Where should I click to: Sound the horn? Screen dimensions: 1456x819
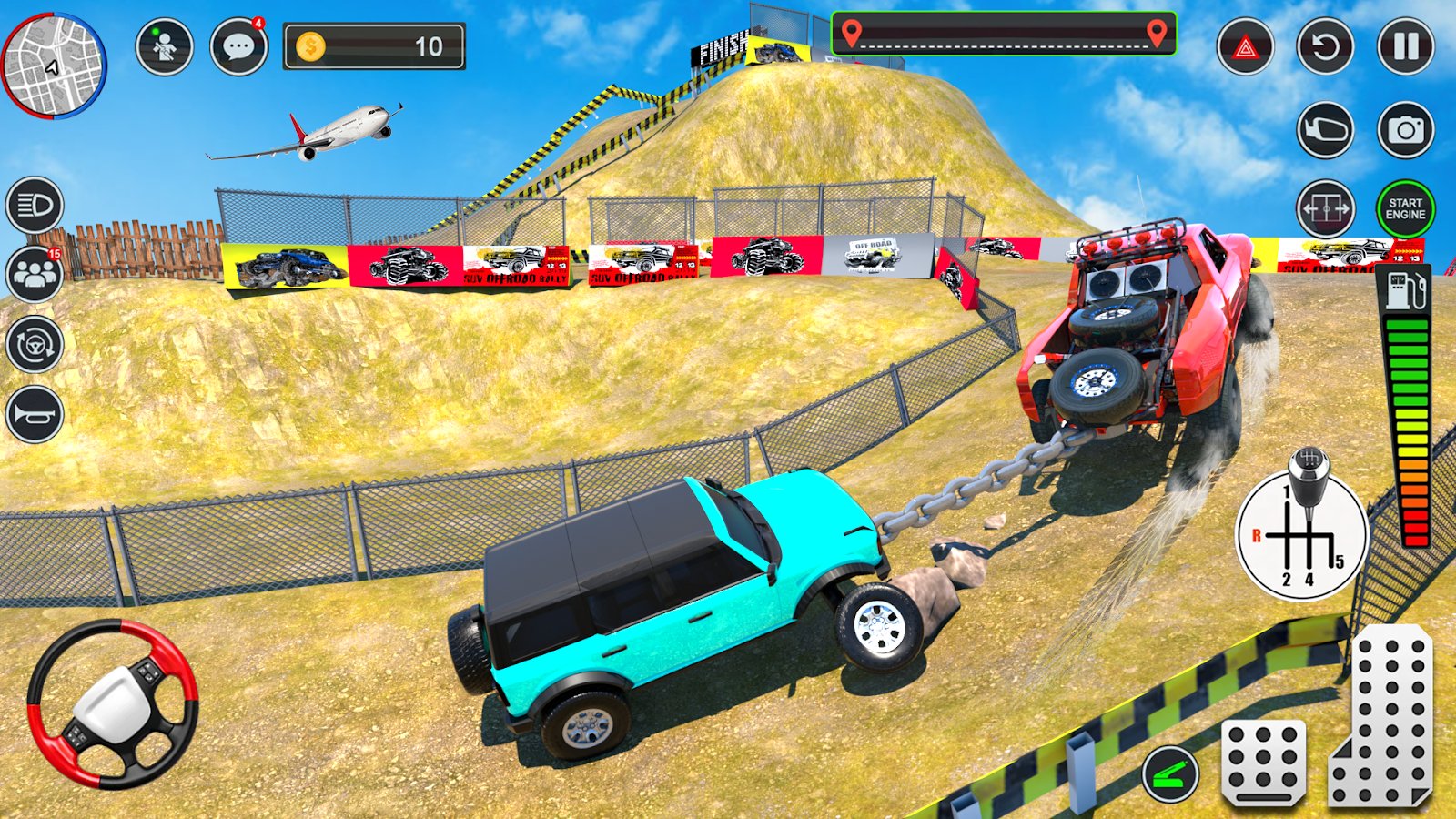click(x=35, y=415)
